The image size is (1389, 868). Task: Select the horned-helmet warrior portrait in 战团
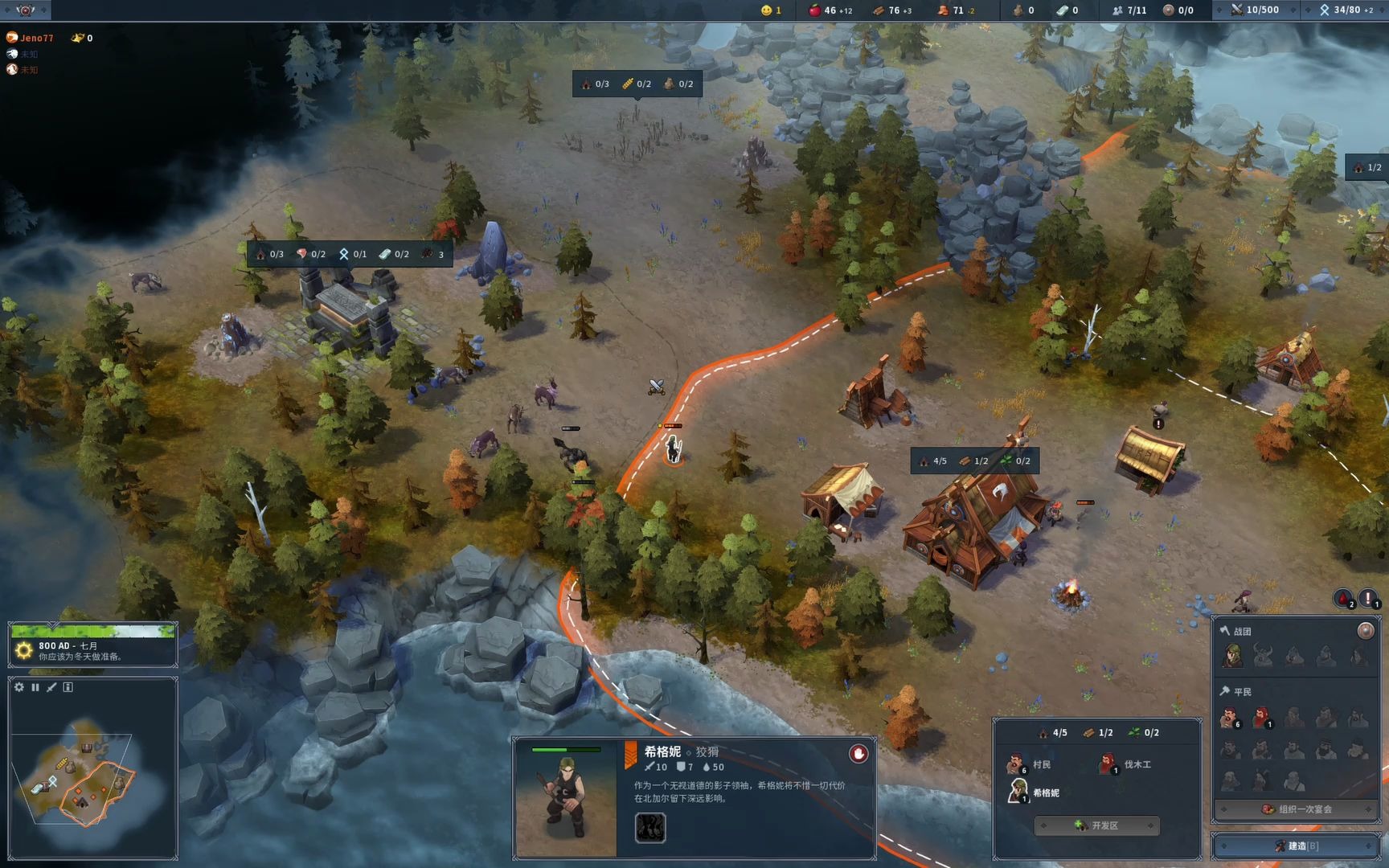tap(1263, 656)
